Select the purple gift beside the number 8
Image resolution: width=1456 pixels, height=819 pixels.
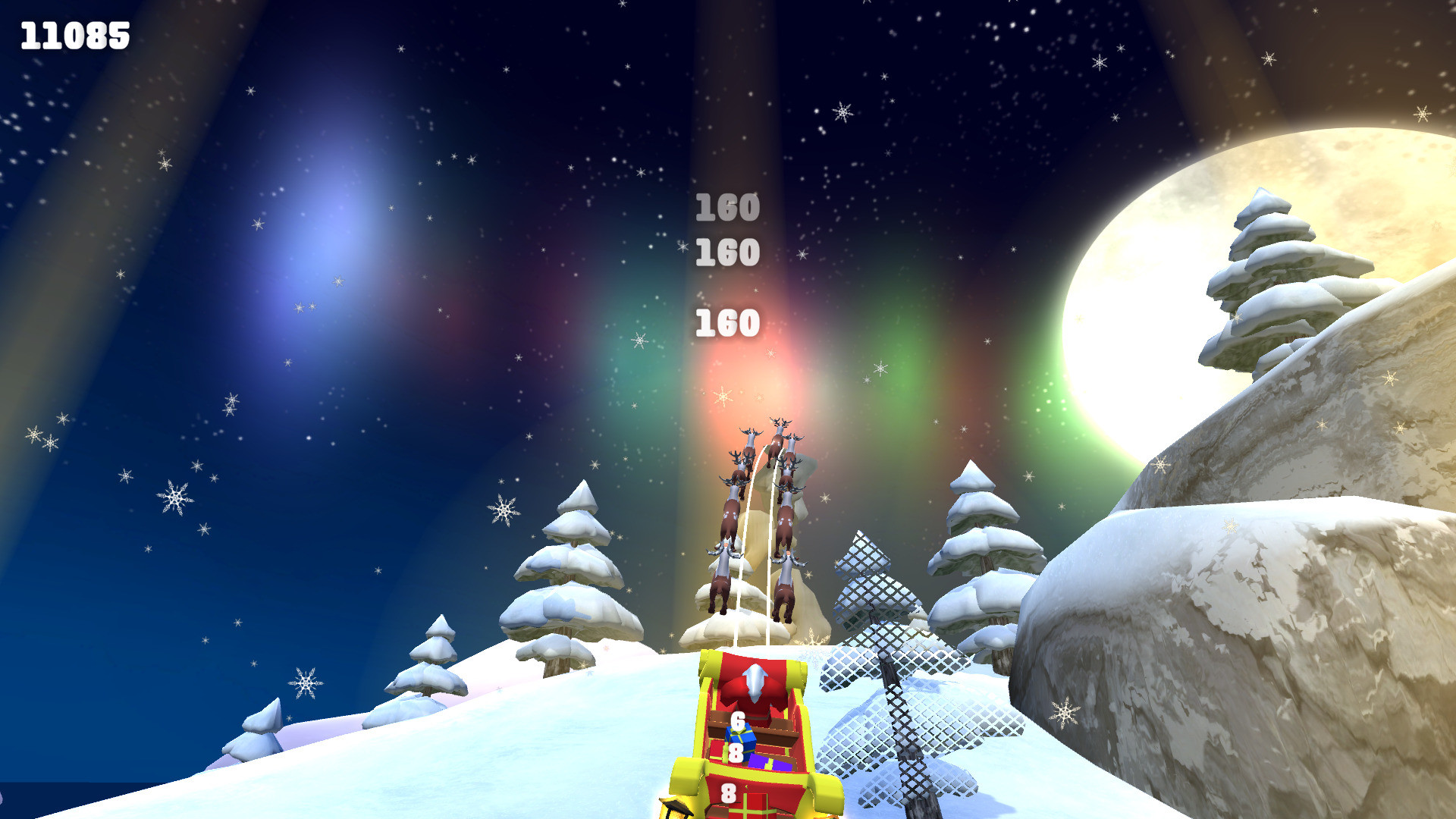[x=769, y=764]
